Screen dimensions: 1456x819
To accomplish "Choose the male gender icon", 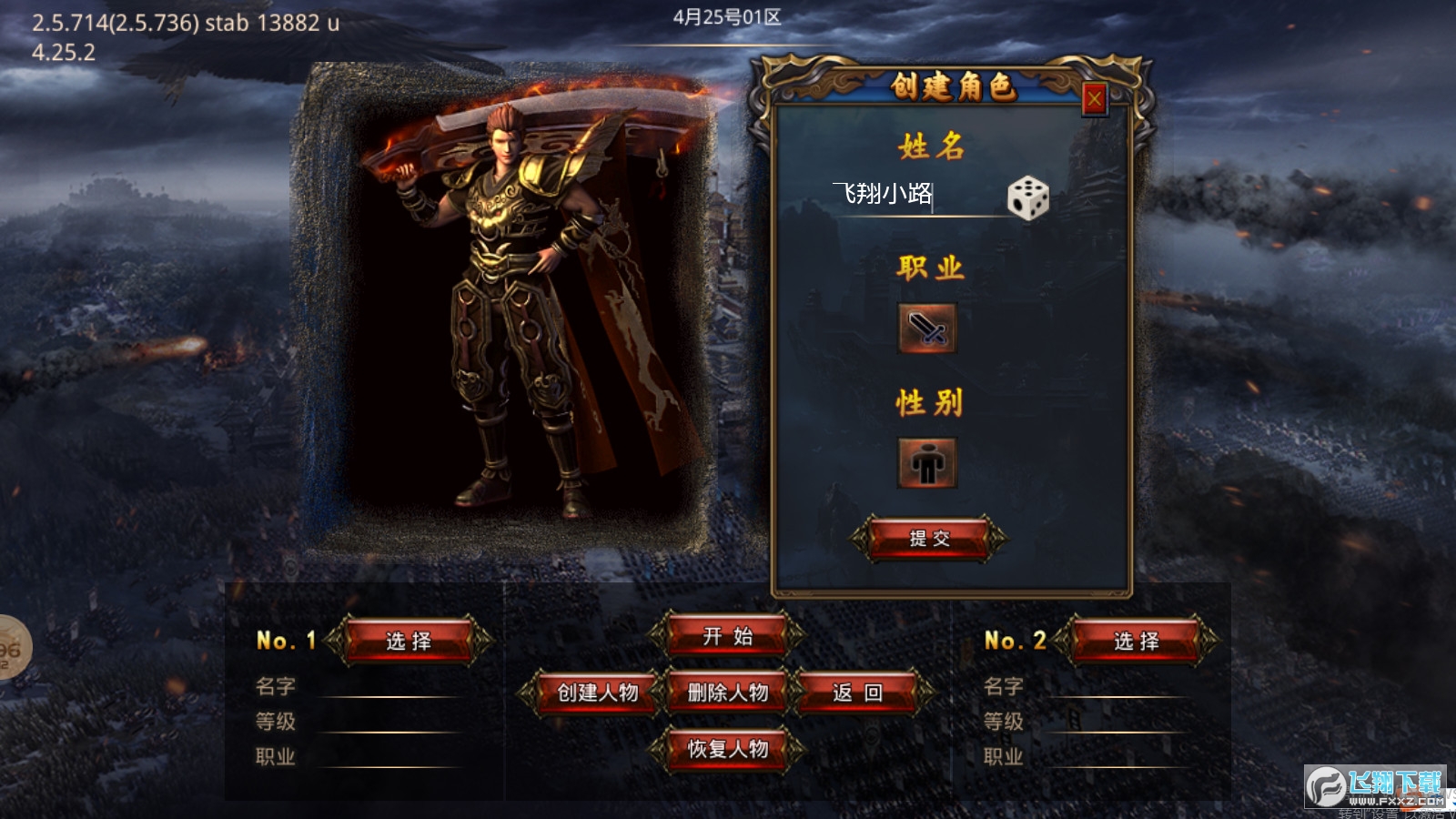I will 927,463.
